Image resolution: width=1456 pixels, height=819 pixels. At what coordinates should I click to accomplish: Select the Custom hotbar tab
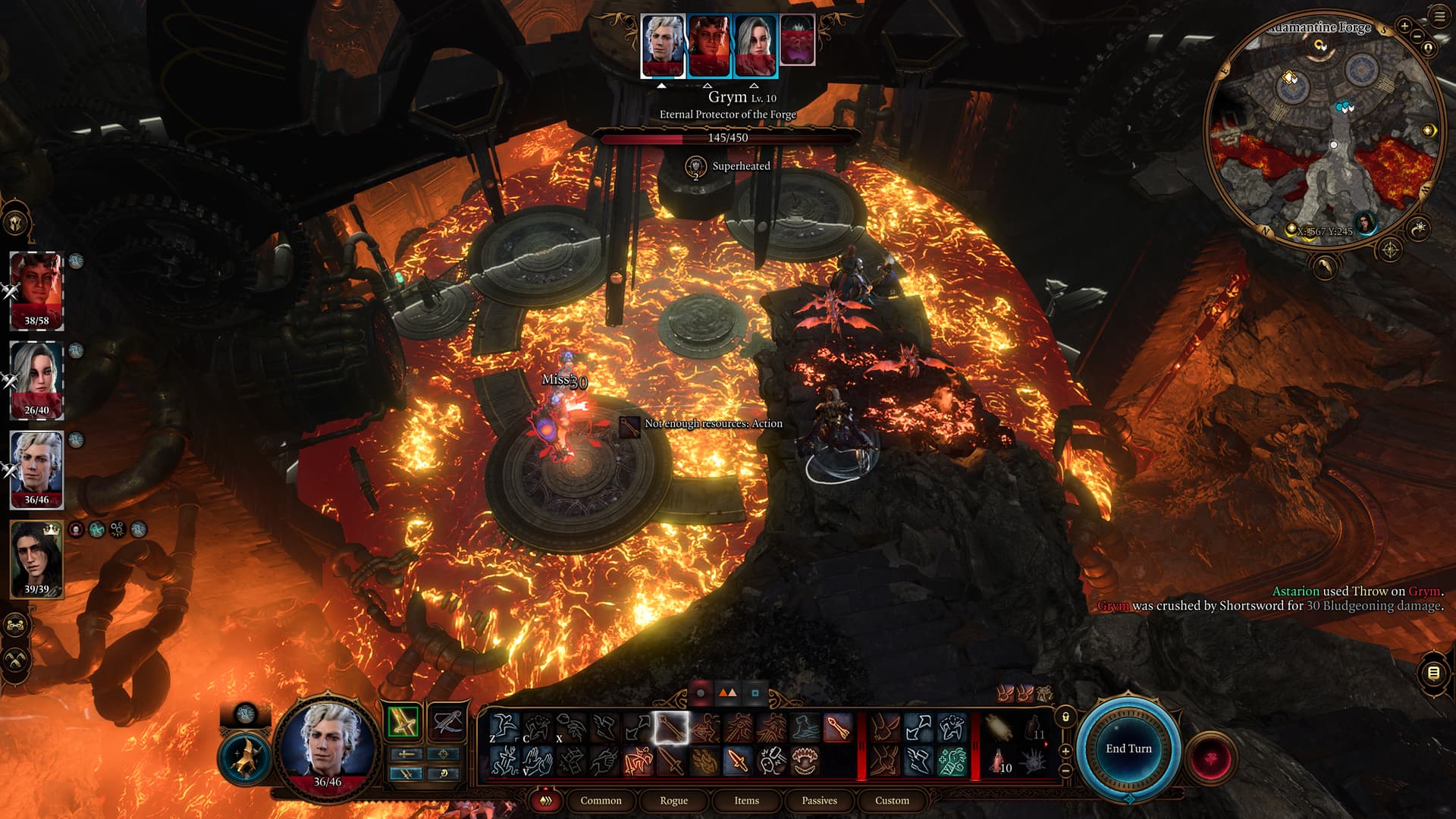pos(892,800)
